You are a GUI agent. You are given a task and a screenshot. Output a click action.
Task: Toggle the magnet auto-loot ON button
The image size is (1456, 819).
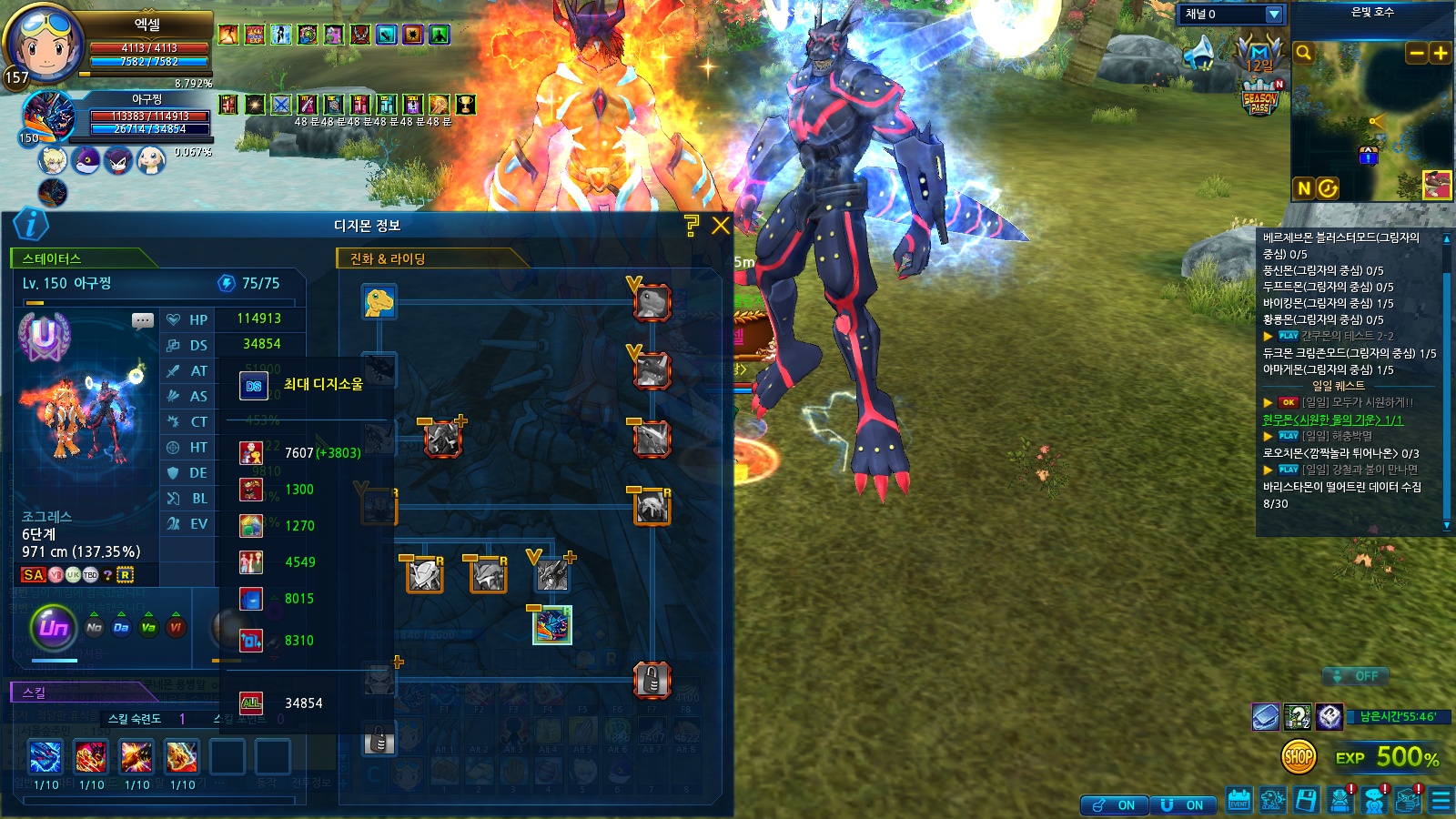1183,805
